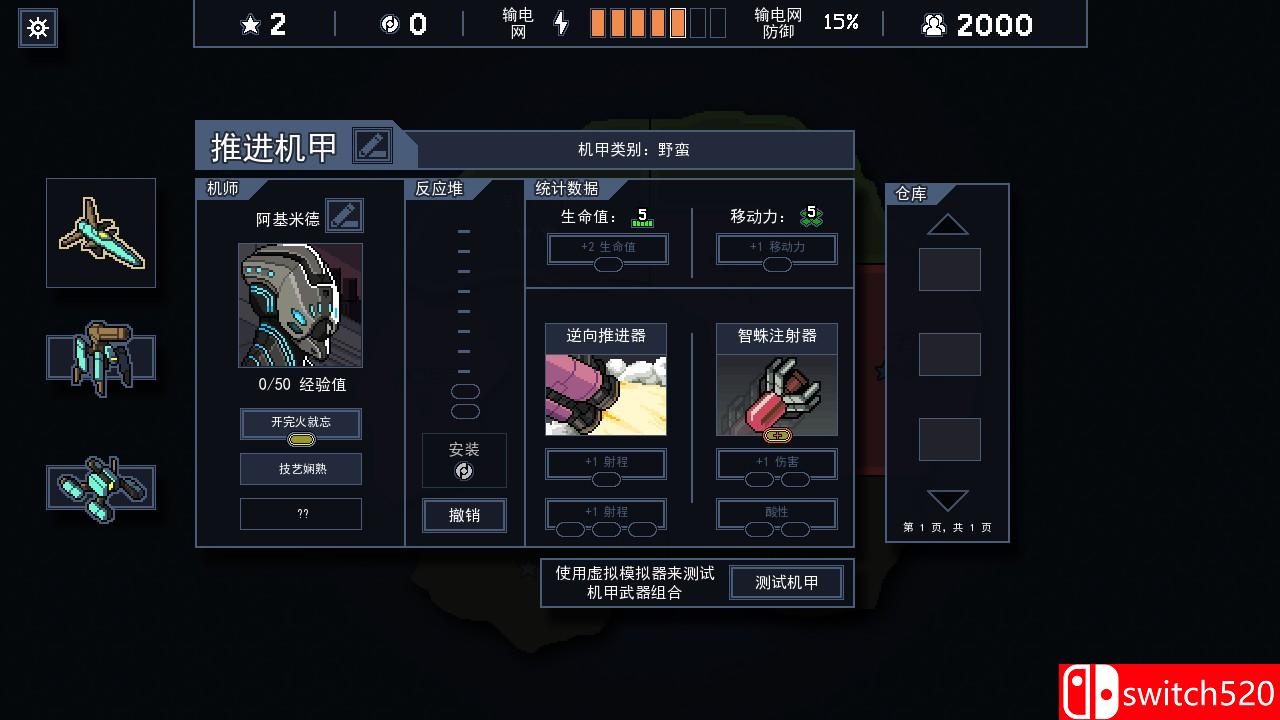The image size is (1280, 720).
Task: Edit pilot 阿基米德's name via pencil icon
Action: point(345,215)
